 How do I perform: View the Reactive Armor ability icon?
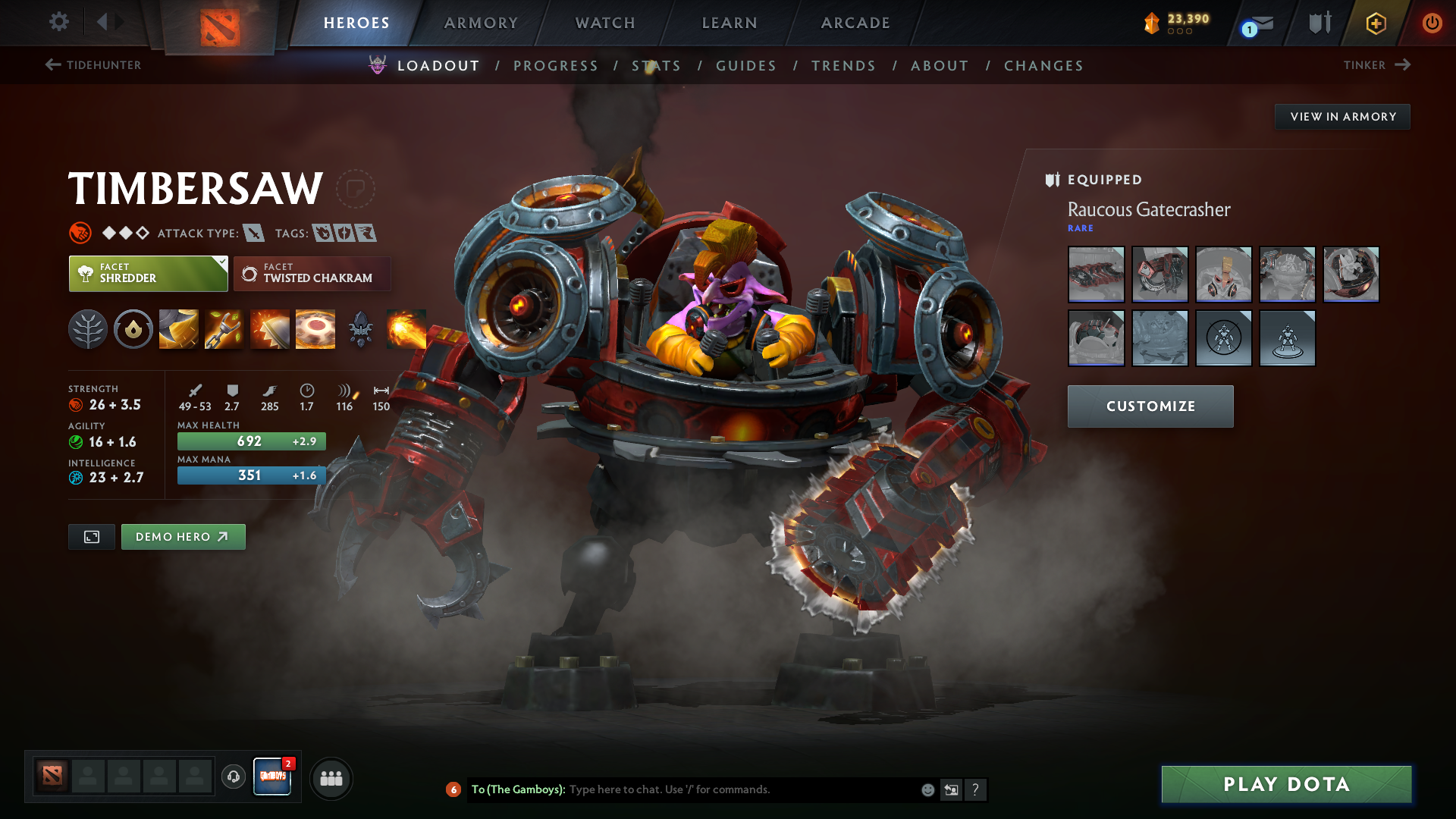(x=269, y=329)
